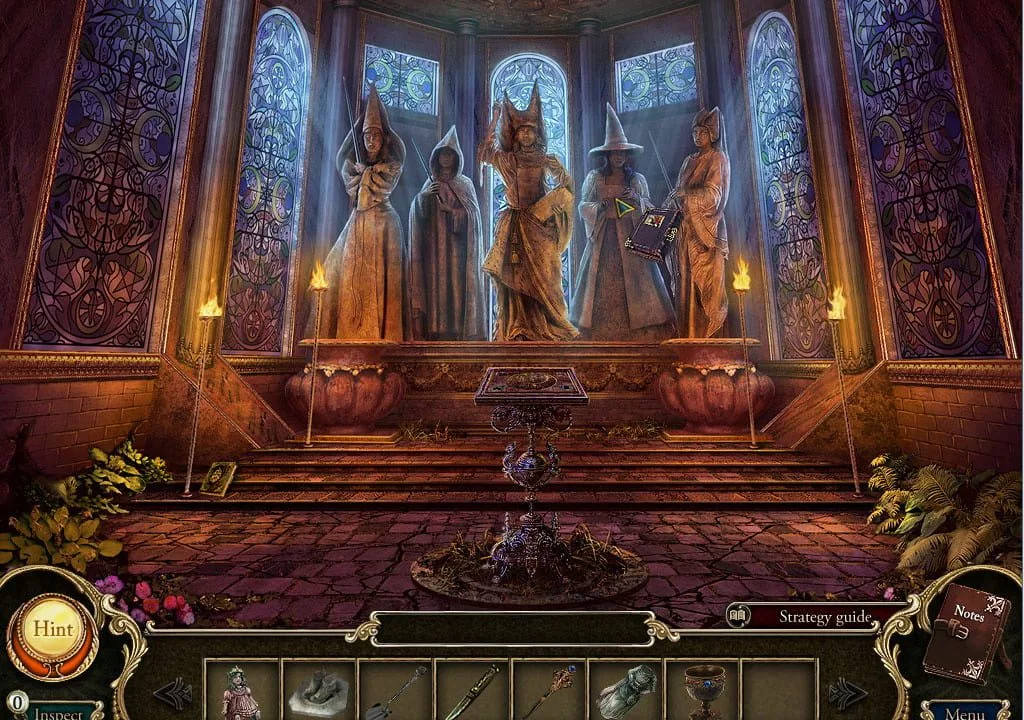The height and width of the screenshot is (720, 1024).
Task: Select the shovel inventory item
Action: (x=396, y=691)
